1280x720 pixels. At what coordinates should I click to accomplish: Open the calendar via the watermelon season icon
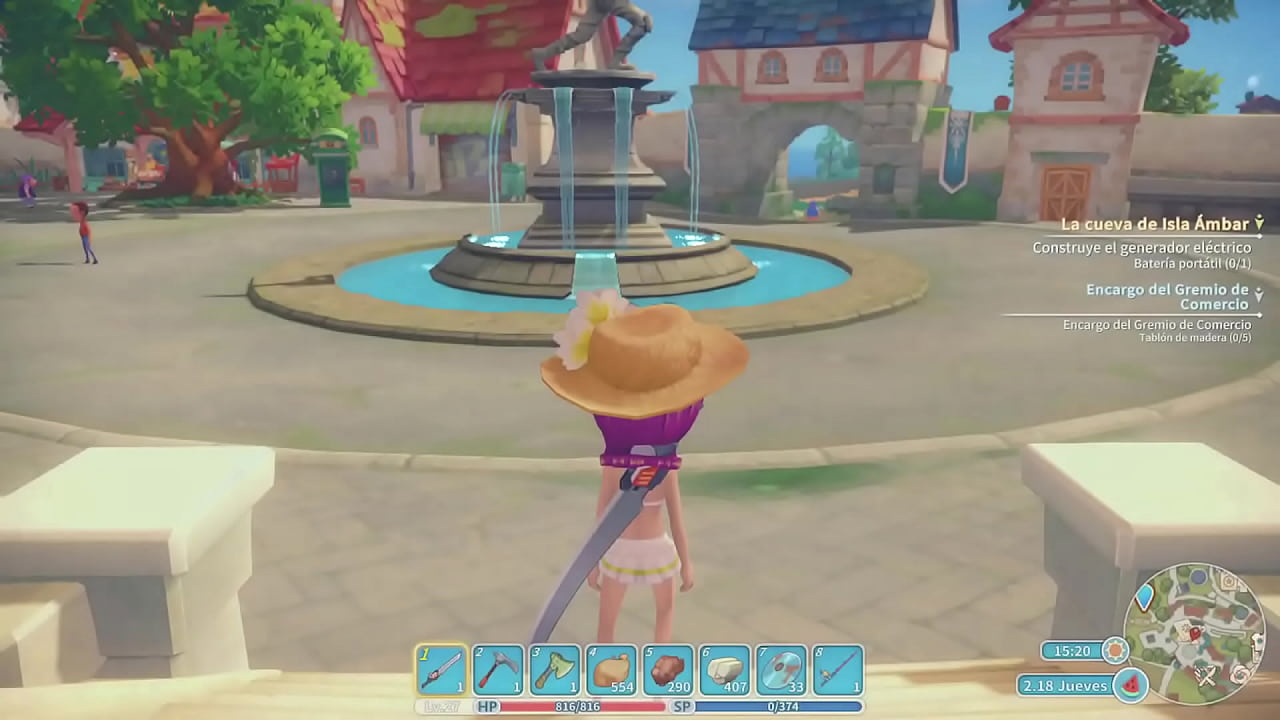point(1129,686)
